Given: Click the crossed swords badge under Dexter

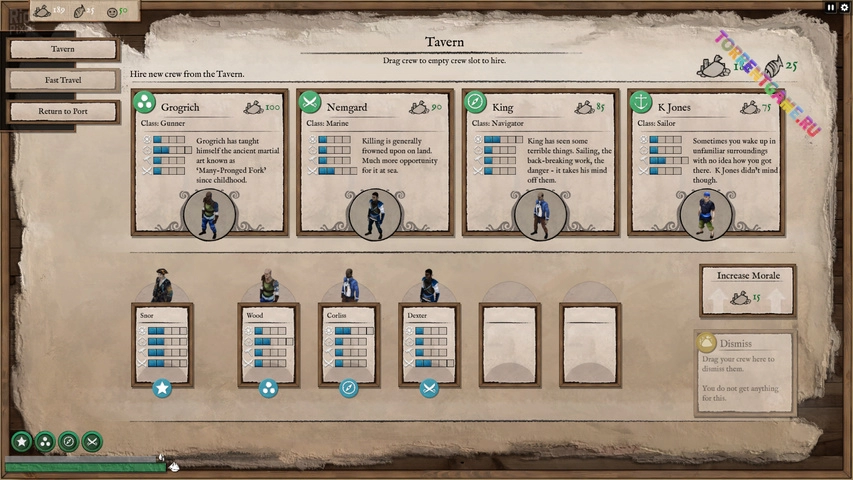Looking at the screenshot, I should coord(429,388).
